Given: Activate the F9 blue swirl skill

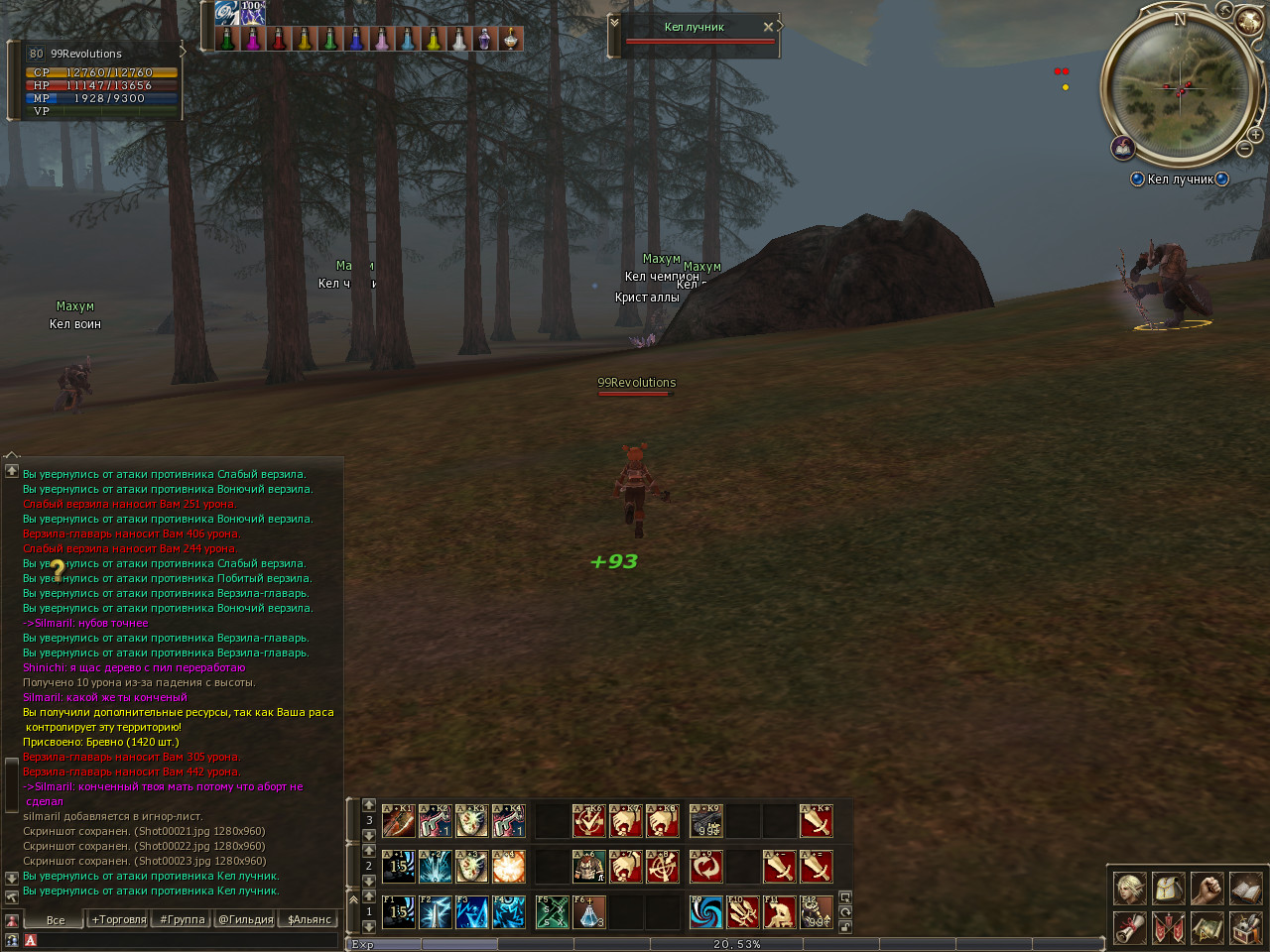Looking at the screenshot, I should (706, 911).
